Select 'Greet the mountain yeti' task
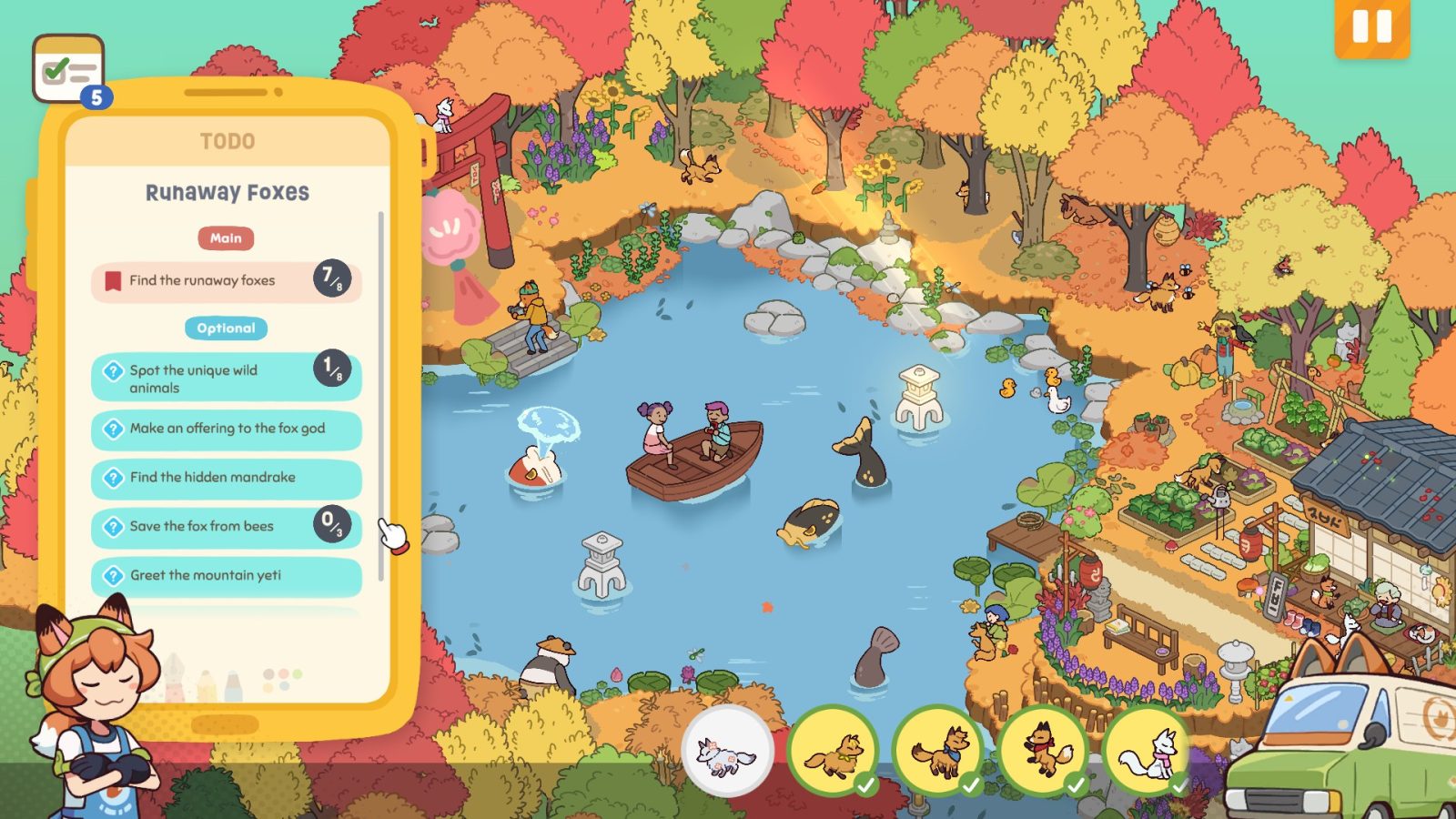Image resolution: width=1456 pixels, height=819 pixels. [226, 576]
